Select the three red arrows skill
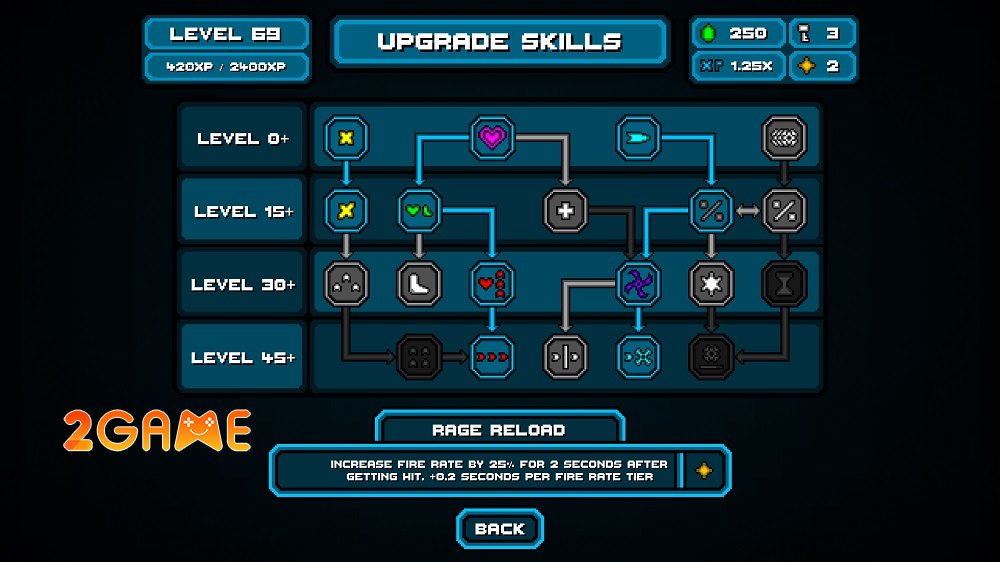1000x562 pixels. 492,356
